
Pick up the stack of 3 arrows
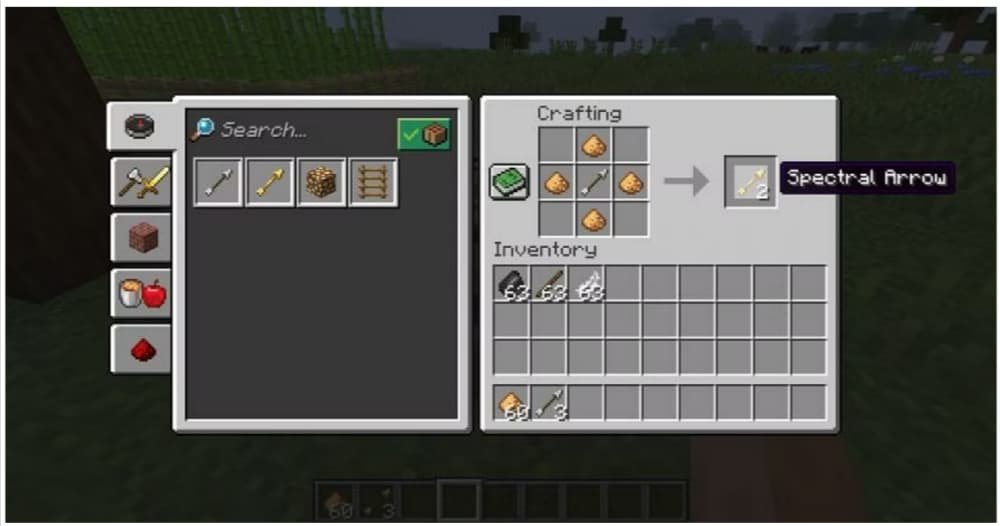click(x=549, y=402)
